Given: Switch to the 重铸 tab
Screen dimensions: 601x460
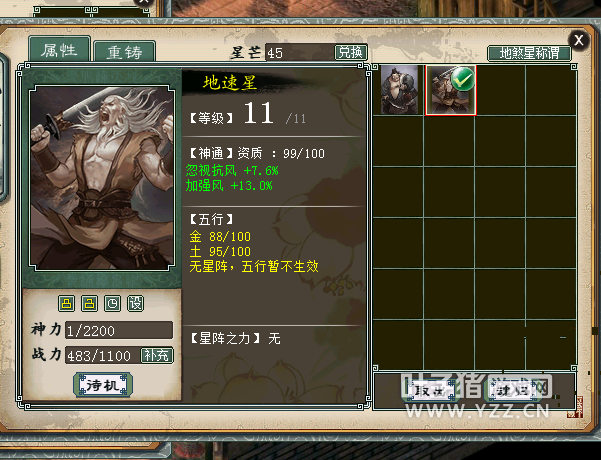Looking at the screenshot, I should point(124,52).
